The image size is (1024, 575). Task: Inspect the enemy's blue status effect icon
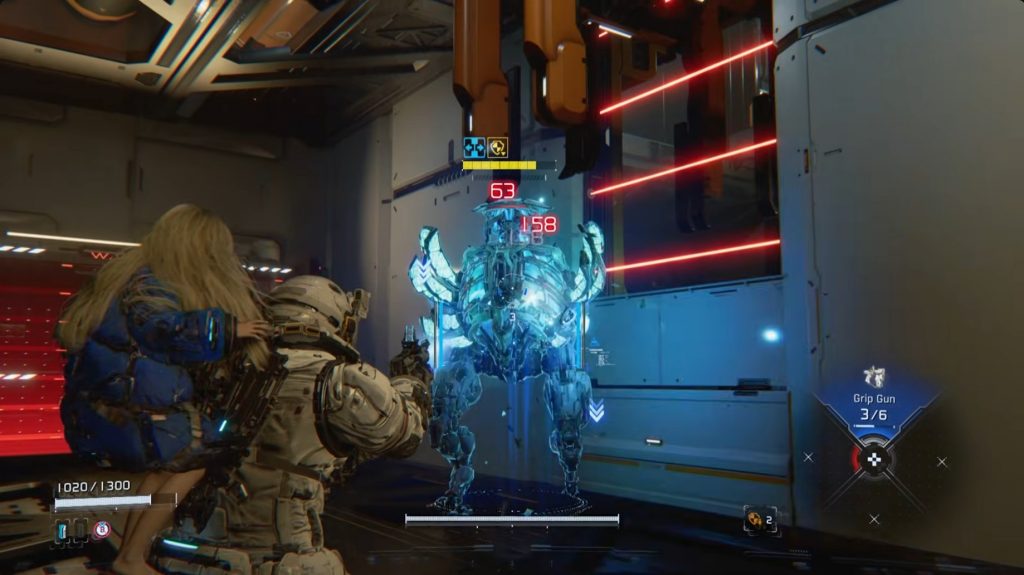(x=475, y=148)
